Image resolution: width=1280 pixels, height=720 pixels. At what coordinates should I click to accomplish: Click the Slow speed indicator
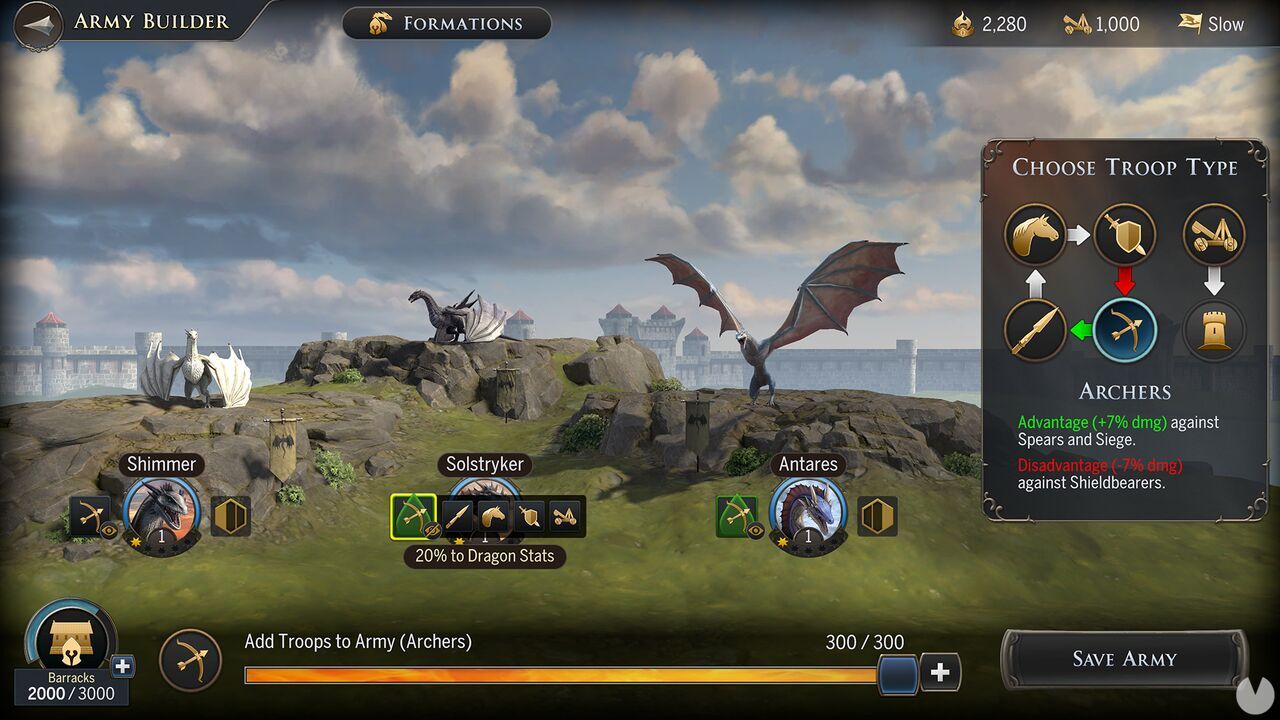(1212, 24)
